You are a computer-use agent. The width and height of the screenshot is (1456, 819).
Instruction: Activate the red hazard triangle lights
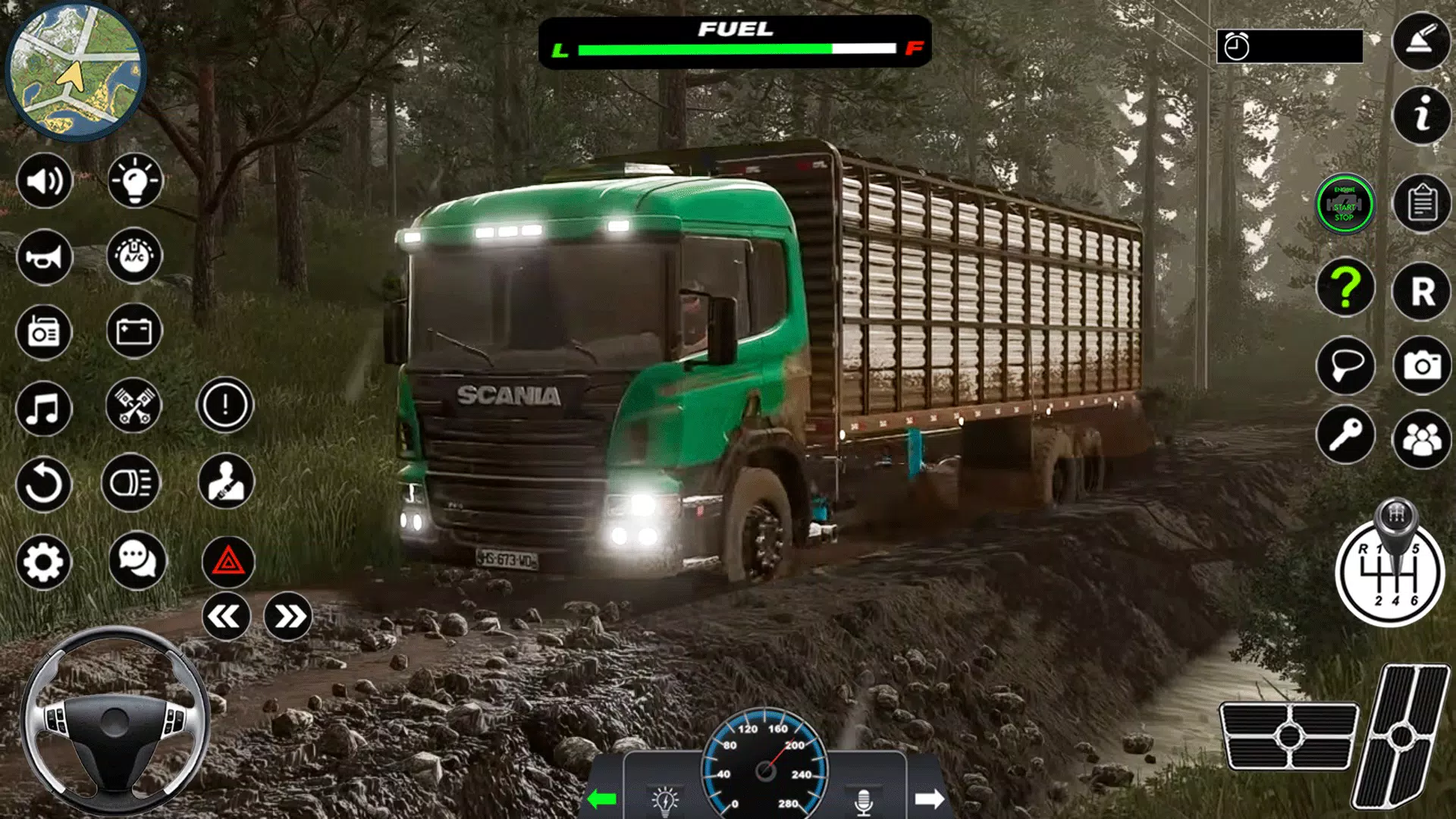227,562
